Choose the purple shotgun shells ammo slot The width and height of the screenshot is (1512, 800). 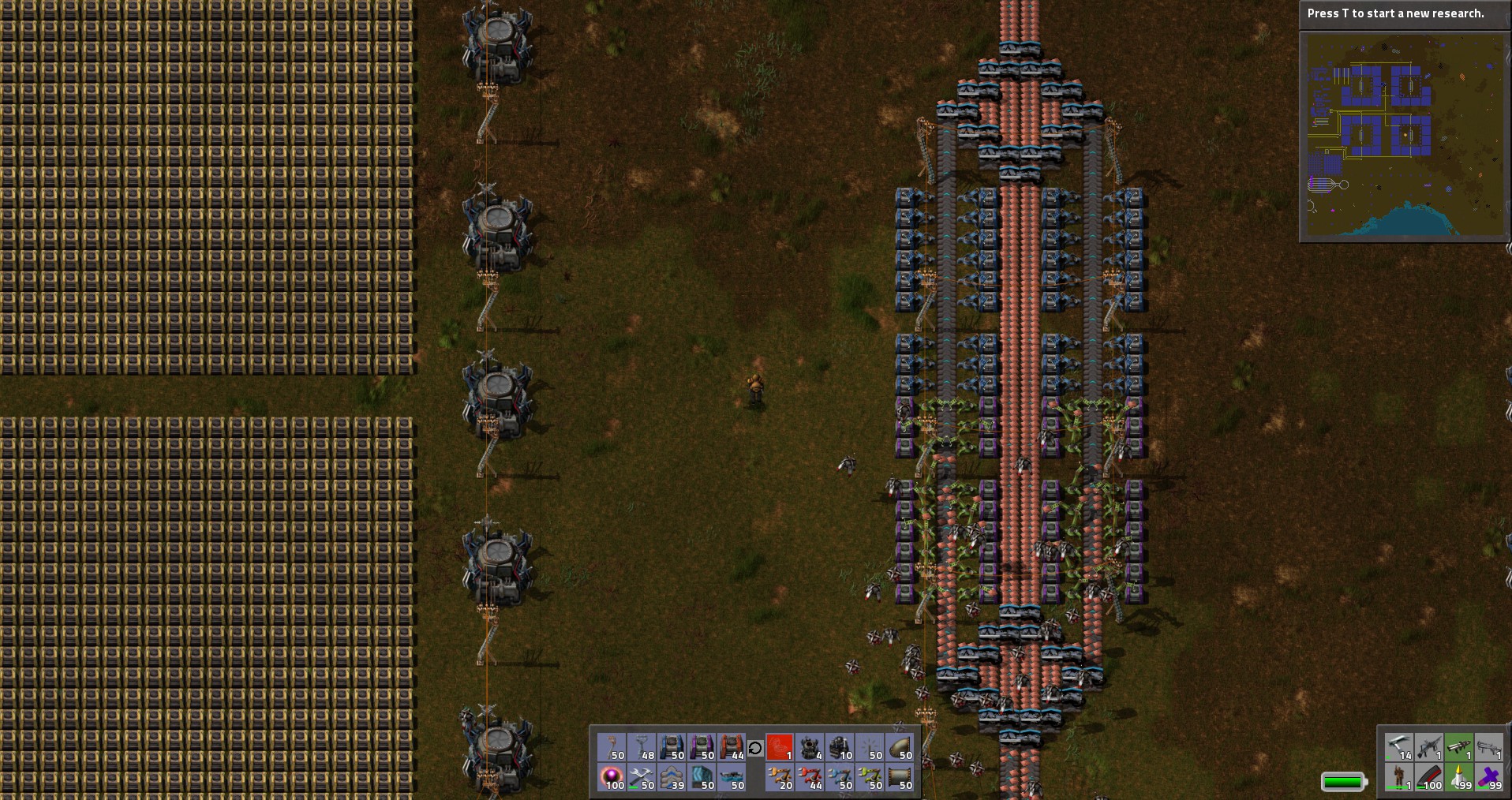[x=1489, y=777]
